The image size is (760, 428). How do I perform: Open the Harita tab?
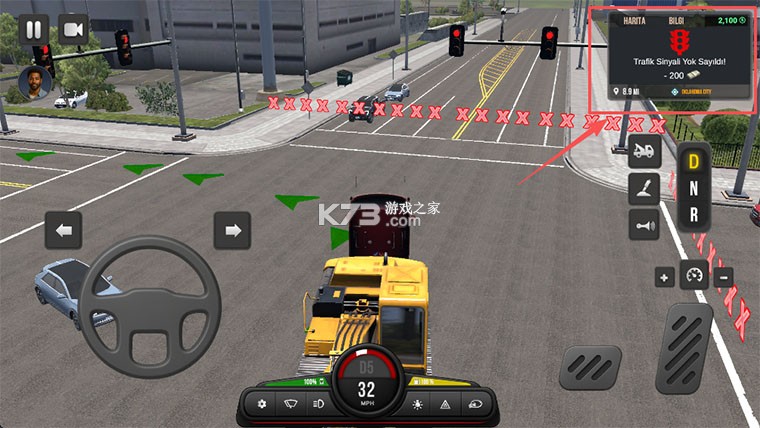pos(635,20)
